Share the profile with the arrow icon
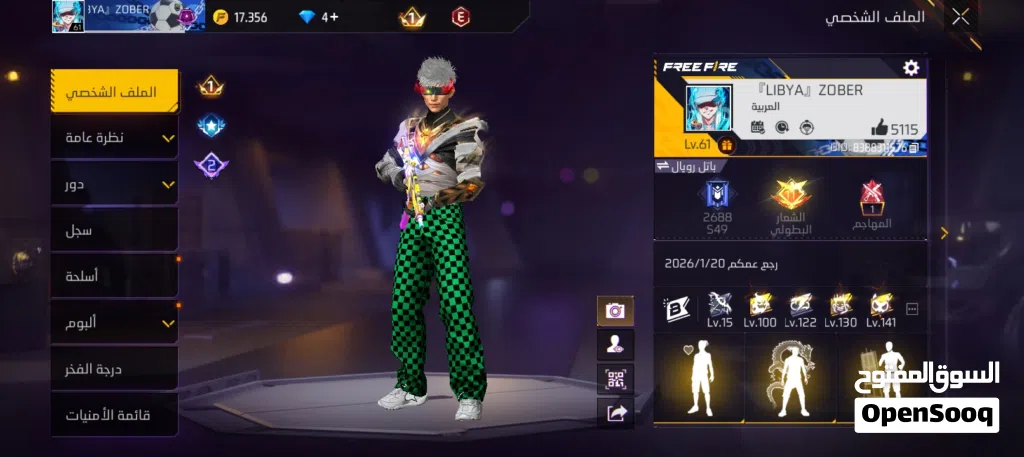The image size is (1024, 457). [615, 413]
